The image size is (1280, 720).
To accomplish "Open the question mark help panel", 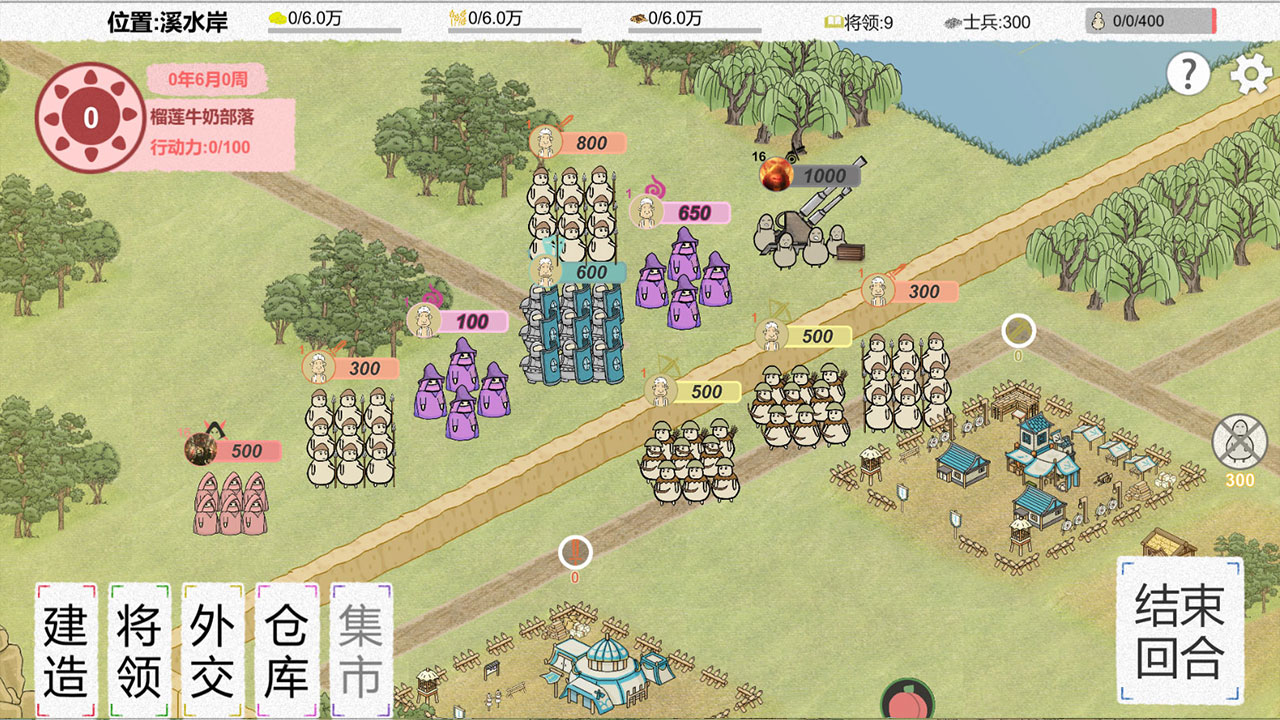I will (x=1188, y=72).
